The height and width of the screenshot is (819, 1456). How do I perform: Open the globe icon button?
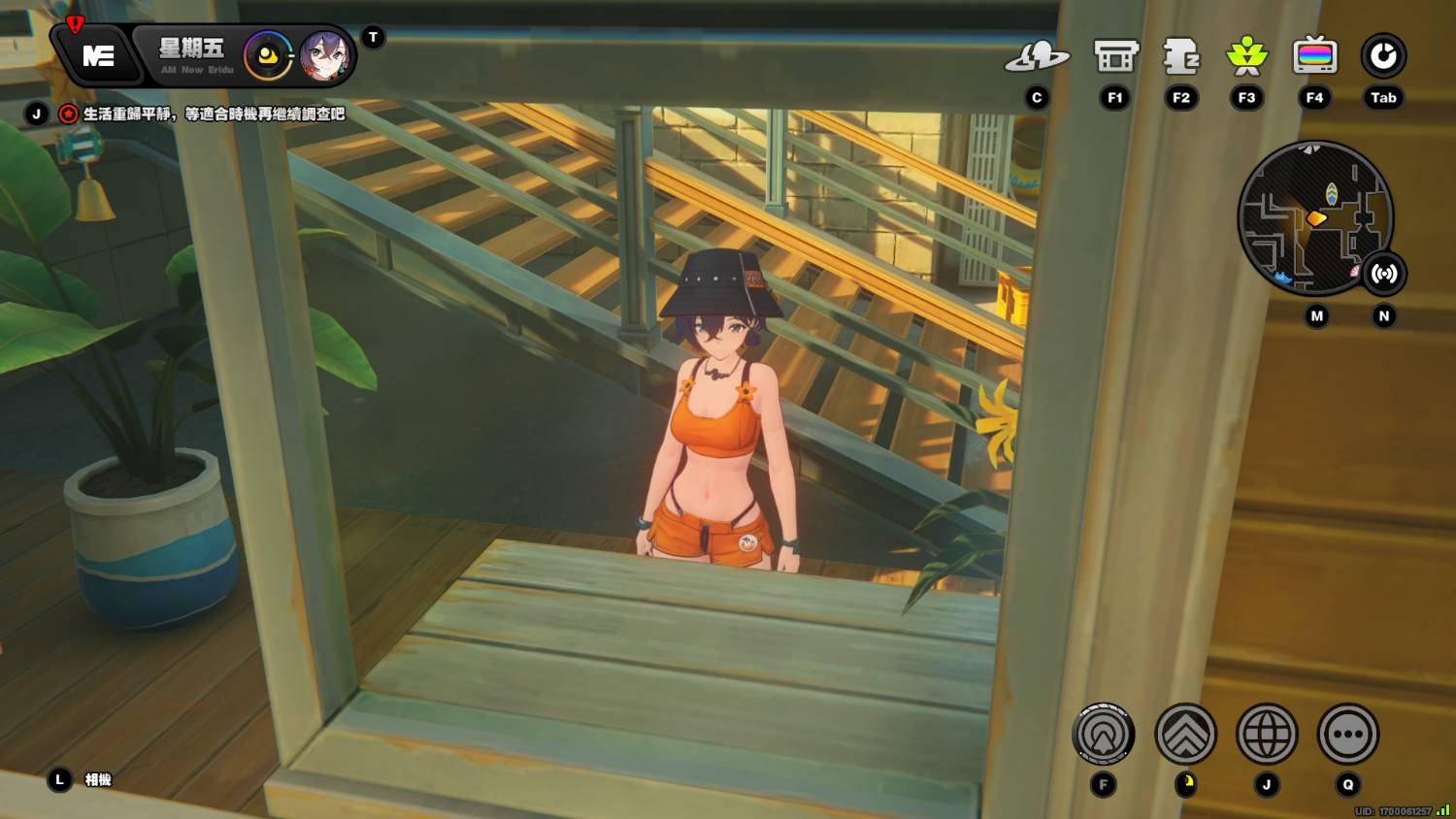1267,735
